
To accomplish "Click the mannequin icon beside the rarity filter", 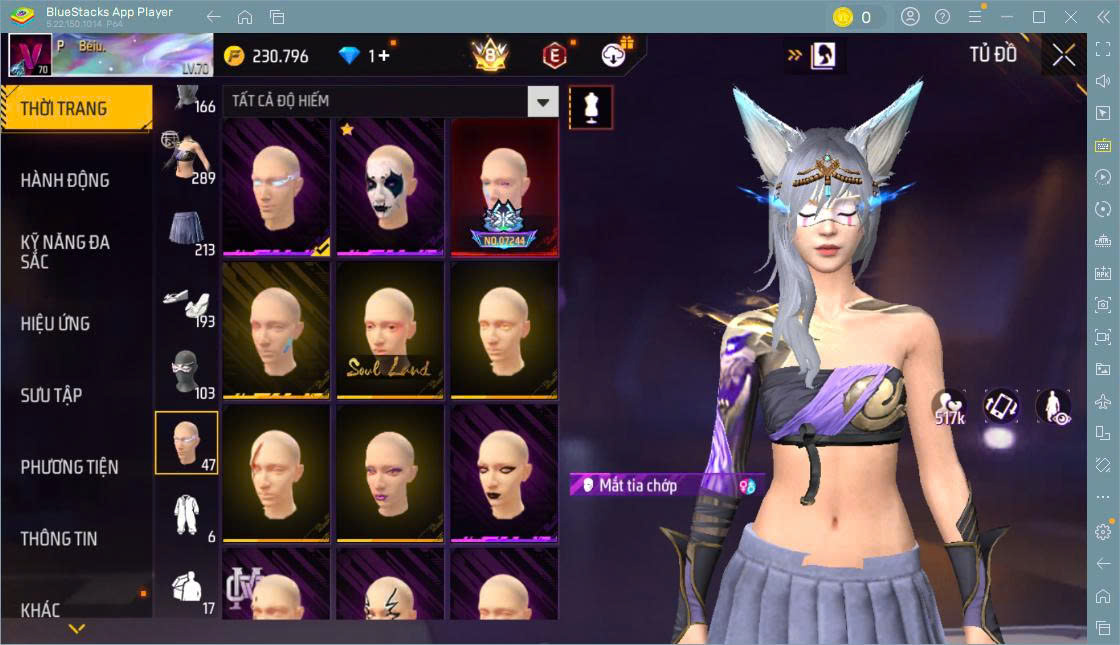I will pos(590,107).
